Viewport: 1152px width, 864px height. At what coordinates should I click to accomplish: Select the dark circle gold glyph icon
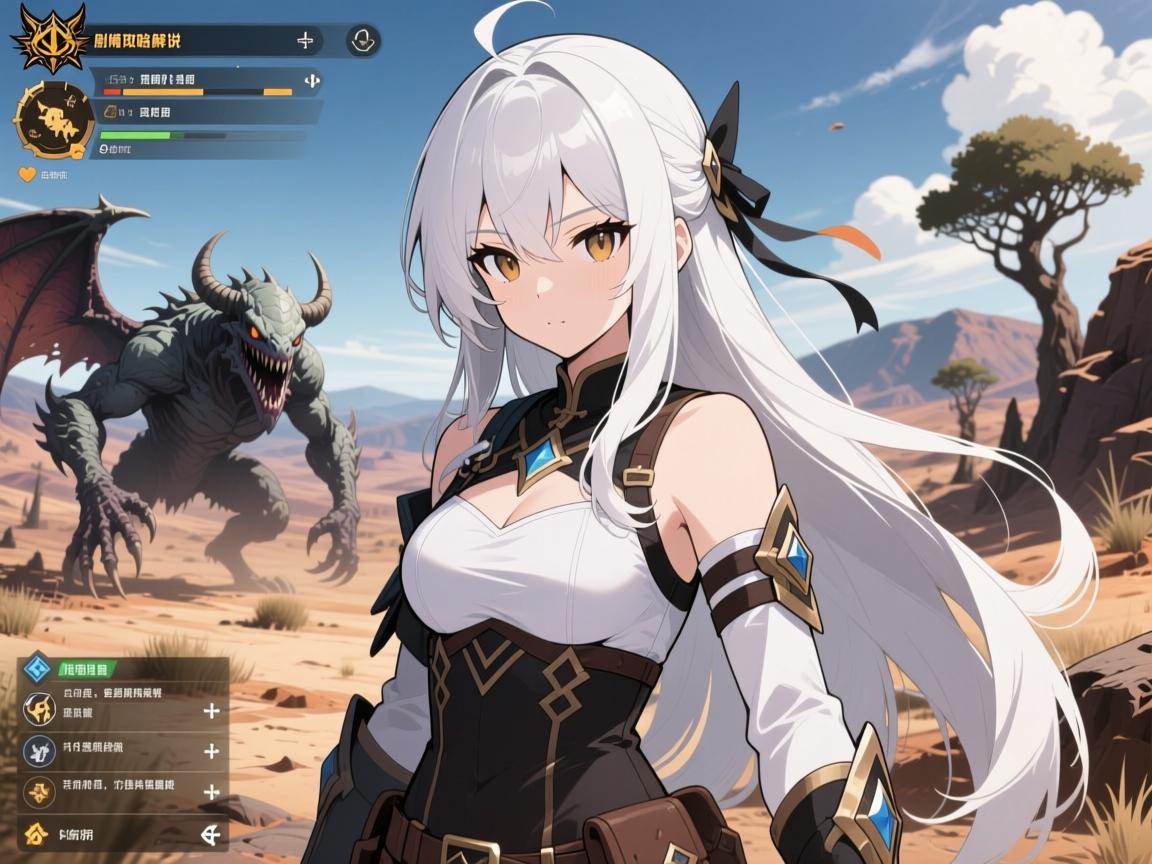point(38,792)
